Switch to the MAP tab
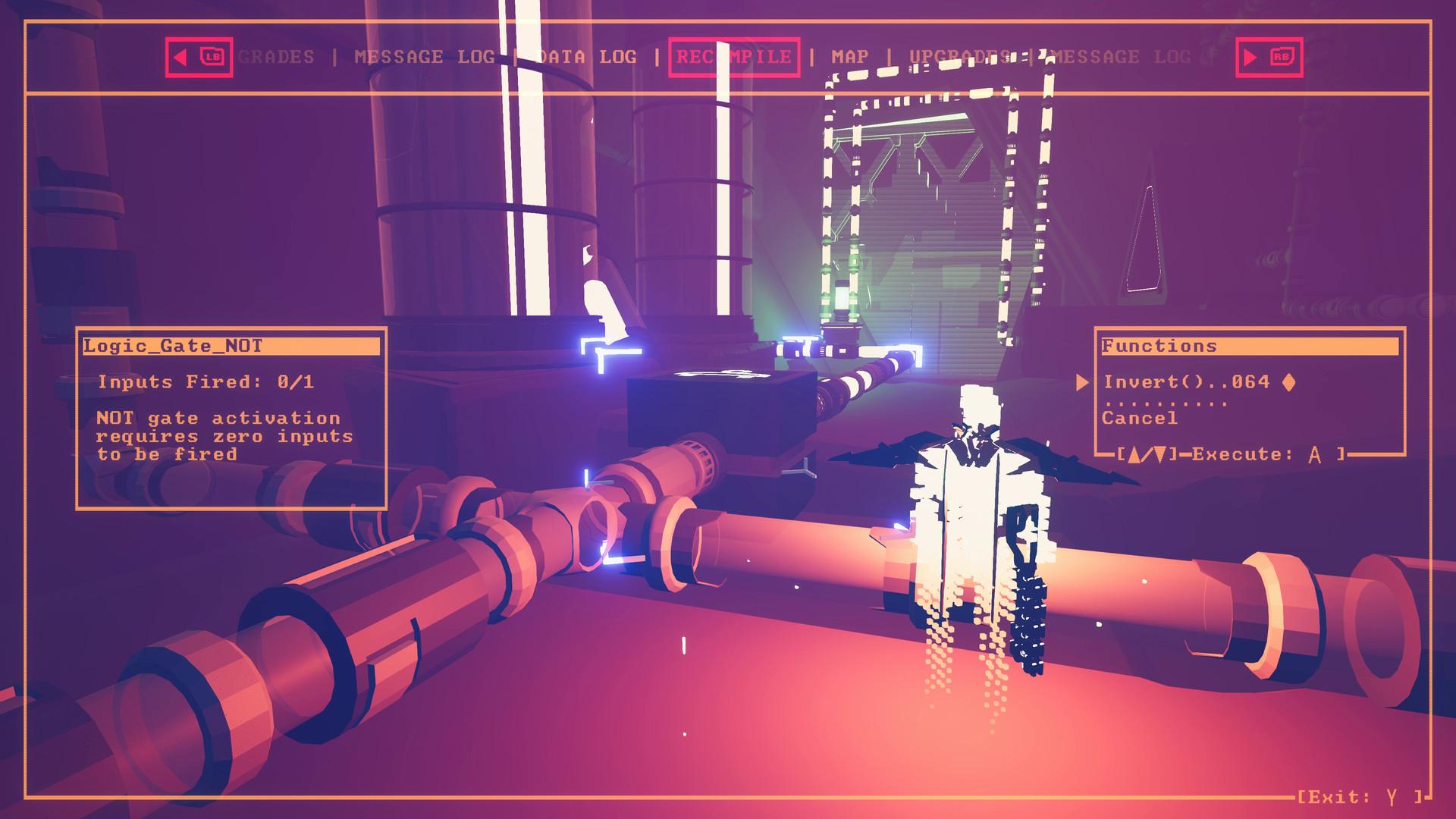The width and height of the screenshot is (1456, 819). pyautogui.click(x=851, y=56)
